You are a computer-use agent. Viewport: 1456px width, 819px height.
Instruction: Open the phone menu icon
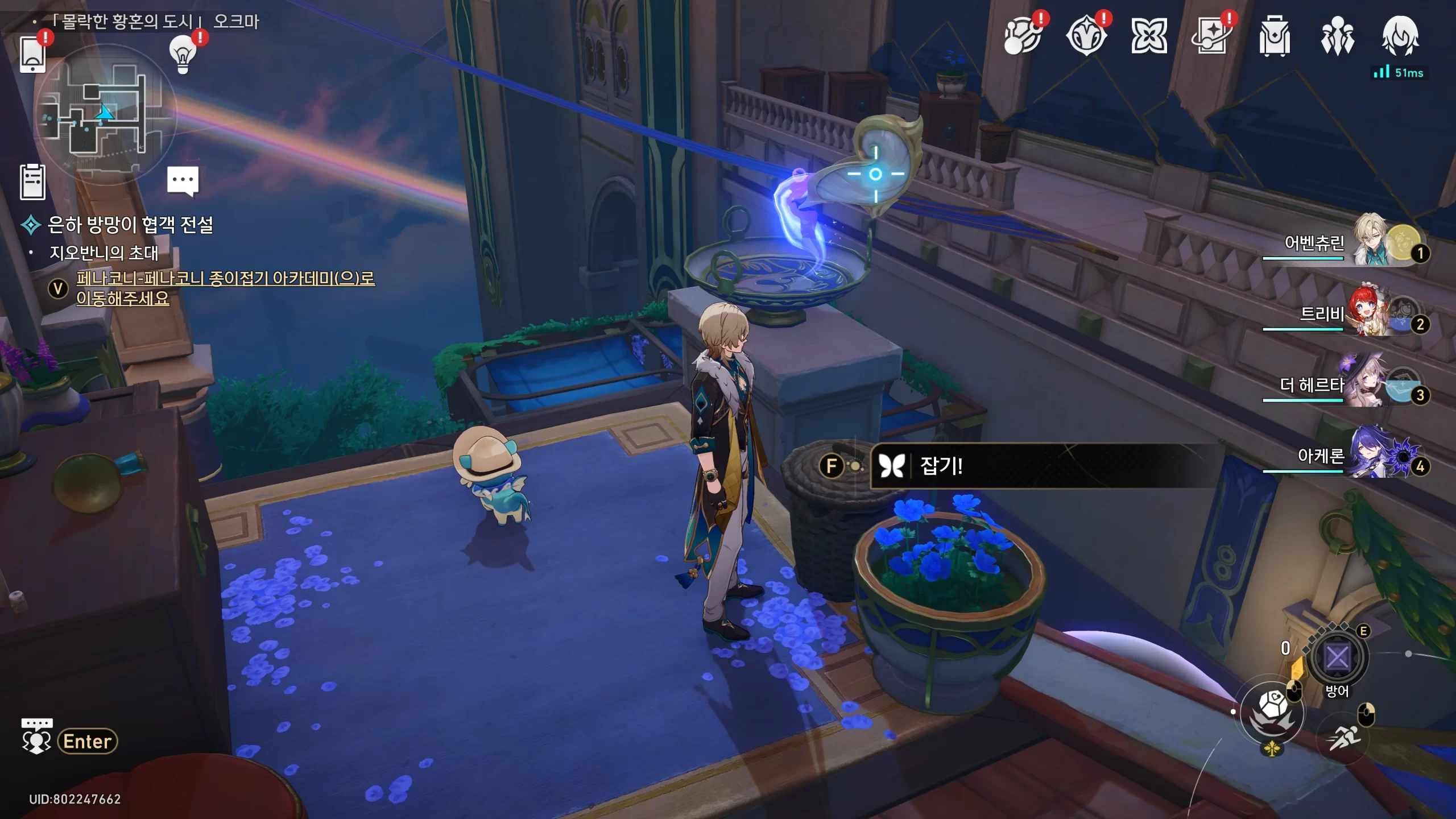click(x=32, y=55)
